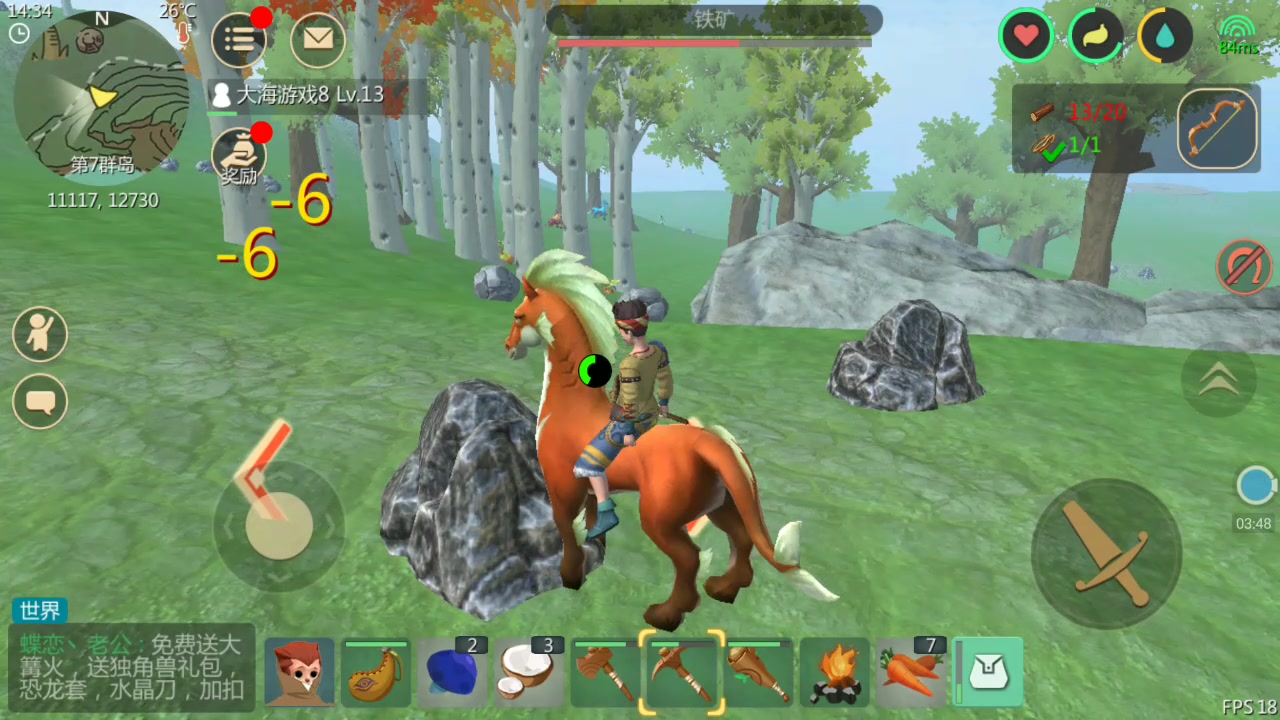The height and width of the screenshot is (720, 1280).
Task: Open the bow crafting recipe icon
Action: tap(1217, 129)
